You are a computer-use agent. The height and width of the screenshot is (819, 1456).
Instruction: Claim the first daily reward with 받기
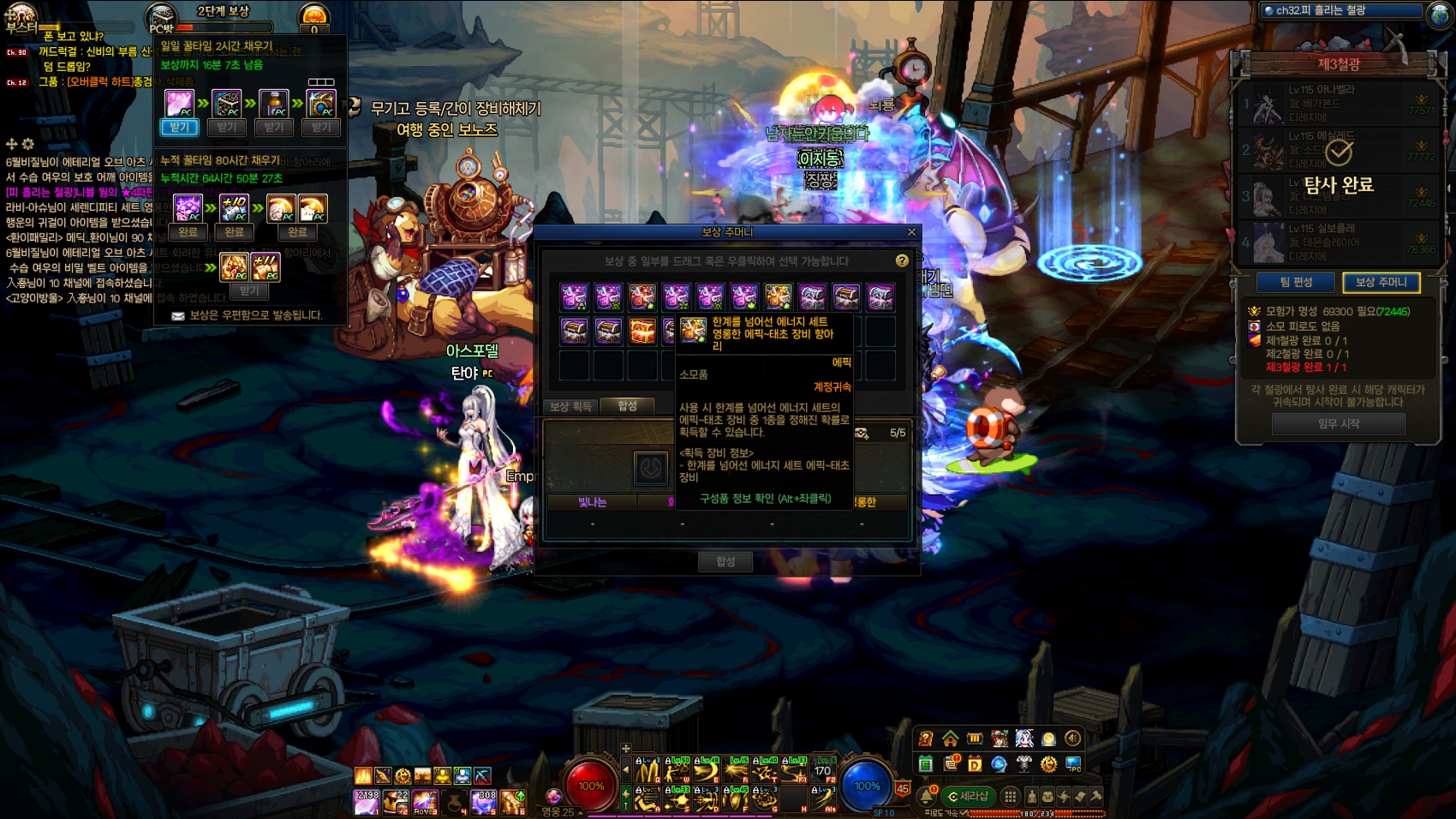[x=179, y=128]
